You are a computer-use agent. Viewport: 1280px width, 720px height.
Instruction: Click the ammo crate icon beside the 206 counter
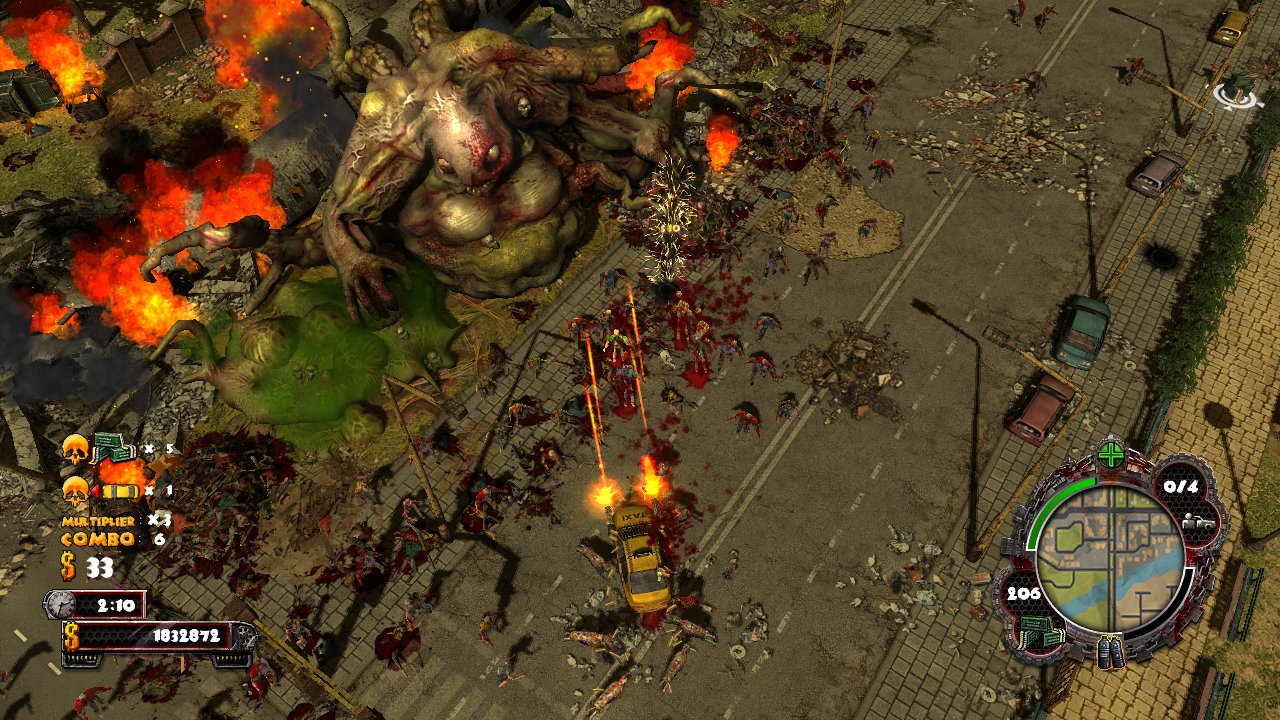coord(1039,631)
